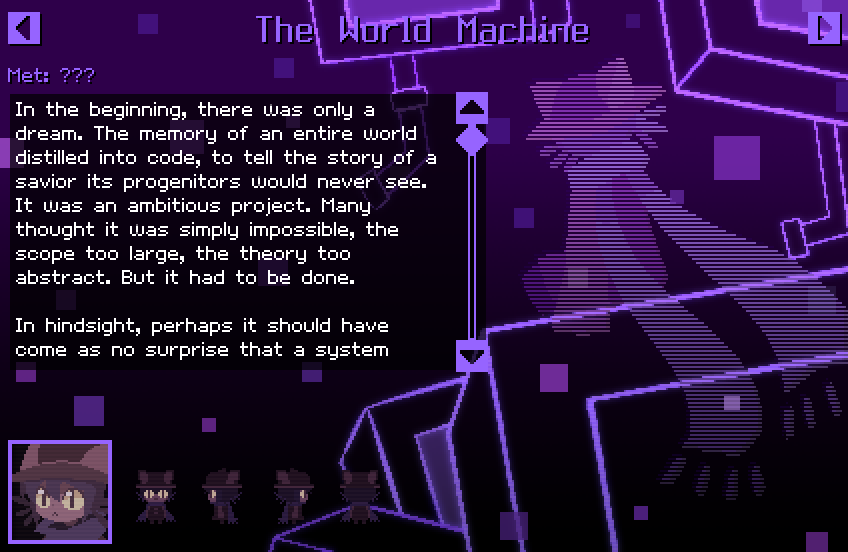Select the highlighted Niko face portrait
The height and width of the screenshot is (552, 848).
pyautogui.click(x=60, y=491)
